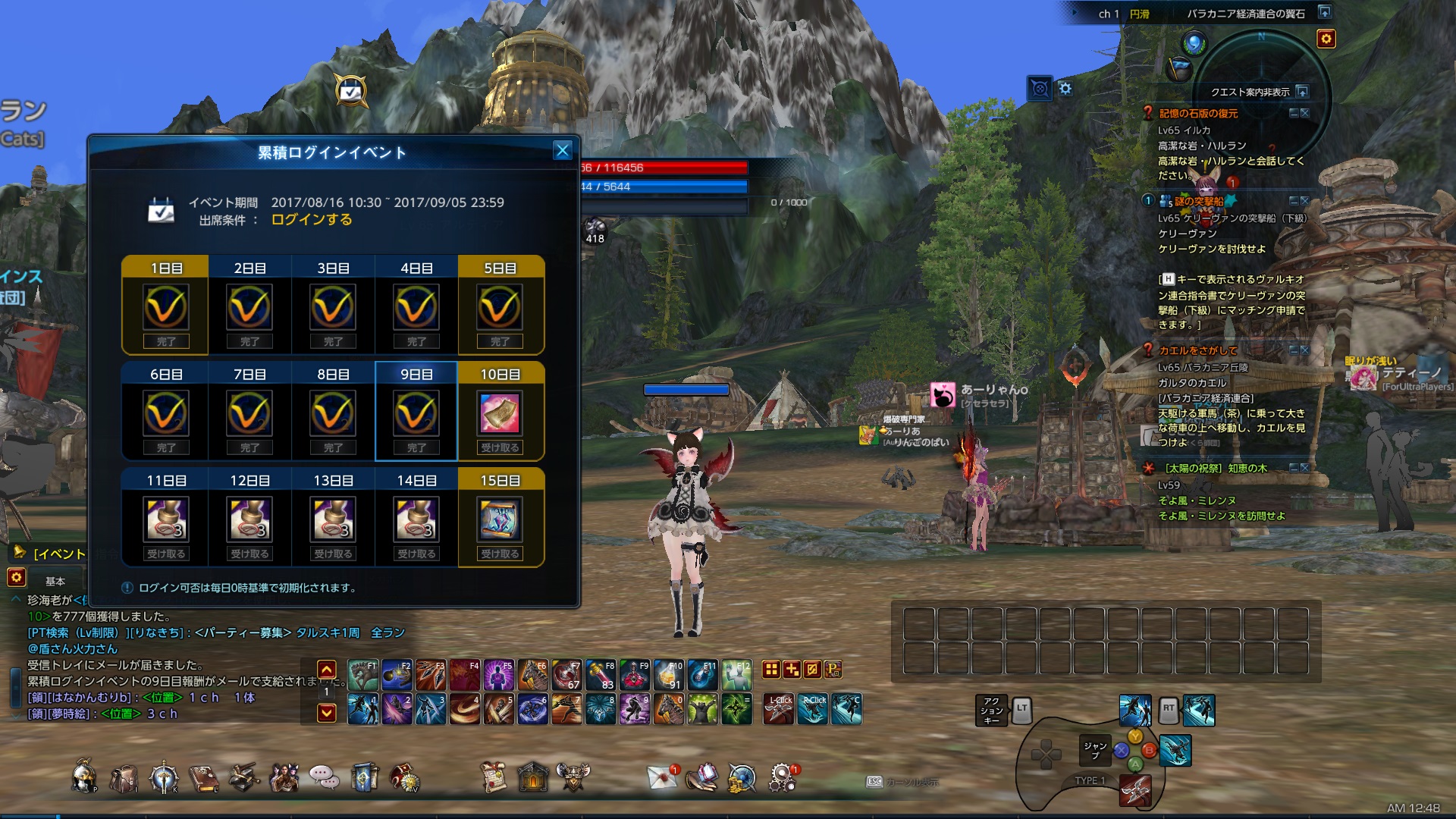This screenshot has height=819, width=1456.
Task: Switch hotbar page with the up arrow
Action: coord(327,670)
